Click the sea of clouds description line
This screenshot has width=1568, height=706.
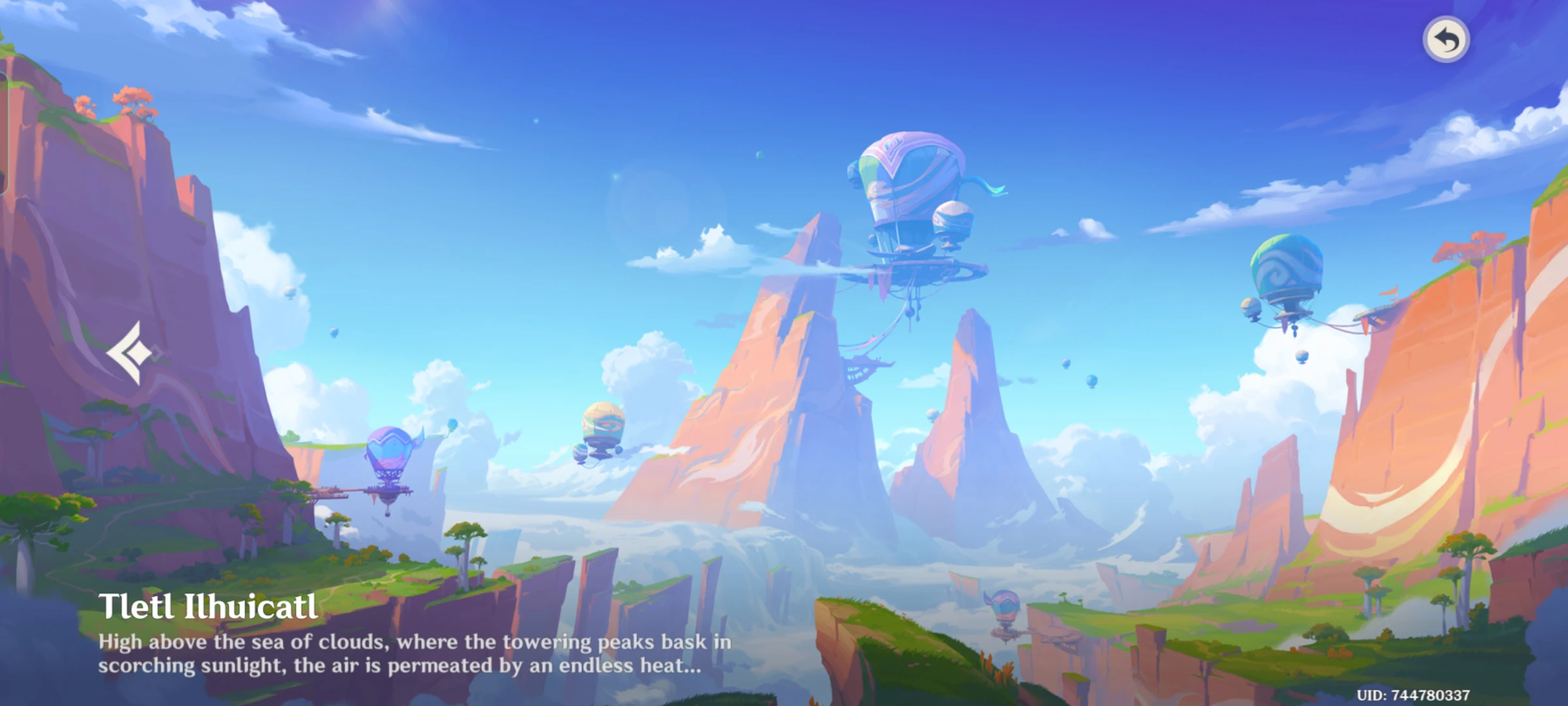(418, 643)
